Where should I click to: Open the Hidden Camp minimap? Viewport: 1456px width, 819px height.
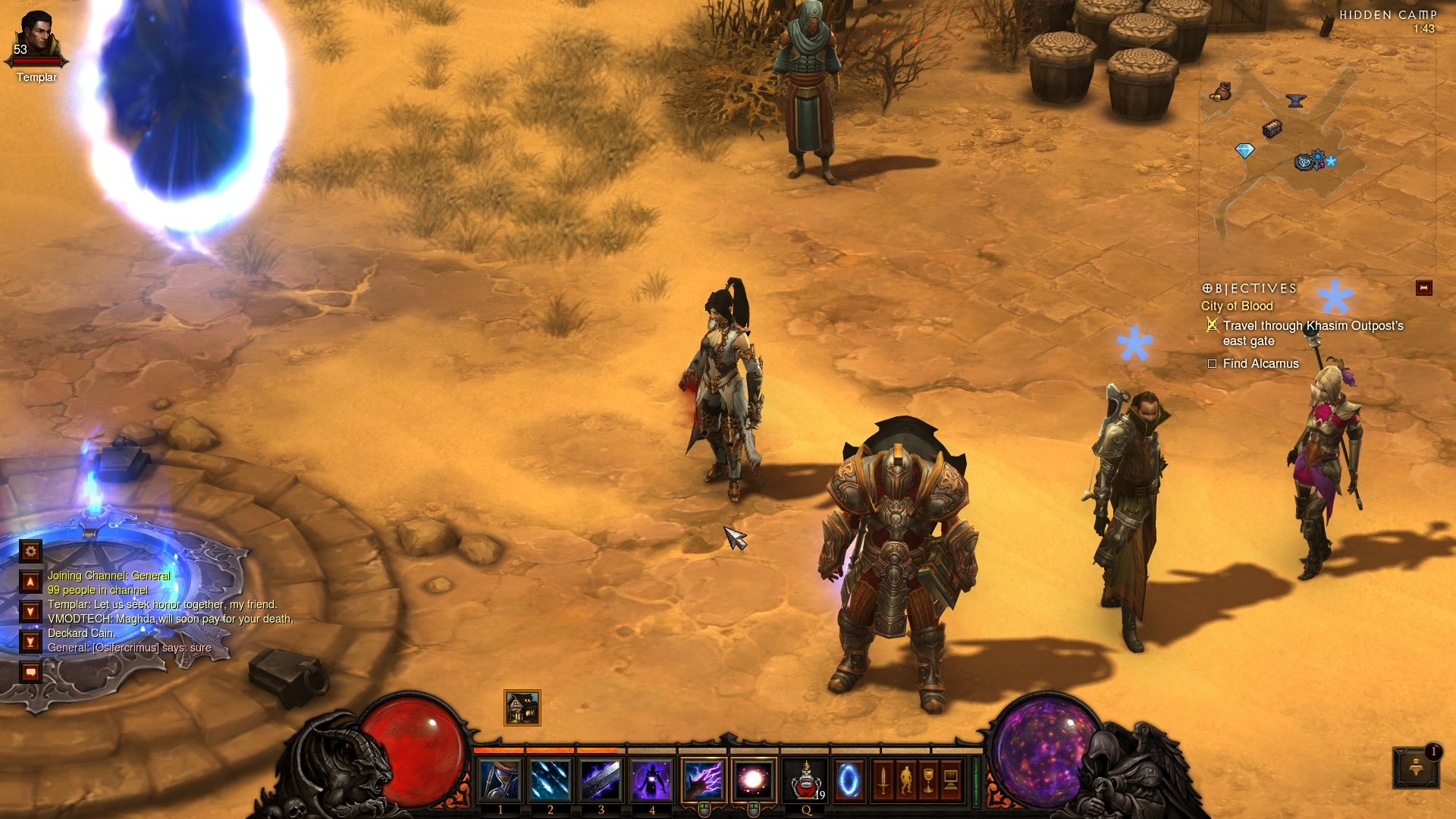click(1316, 152)
